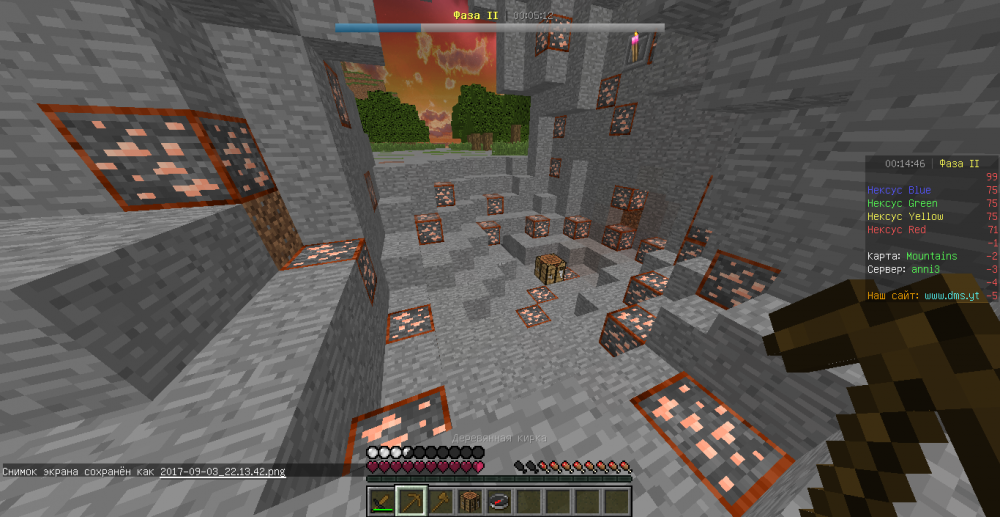Image resolution: width=1000 pixels, height=517 pixels.
Task: Open the saved screenshot filename link
Action: 222,470
